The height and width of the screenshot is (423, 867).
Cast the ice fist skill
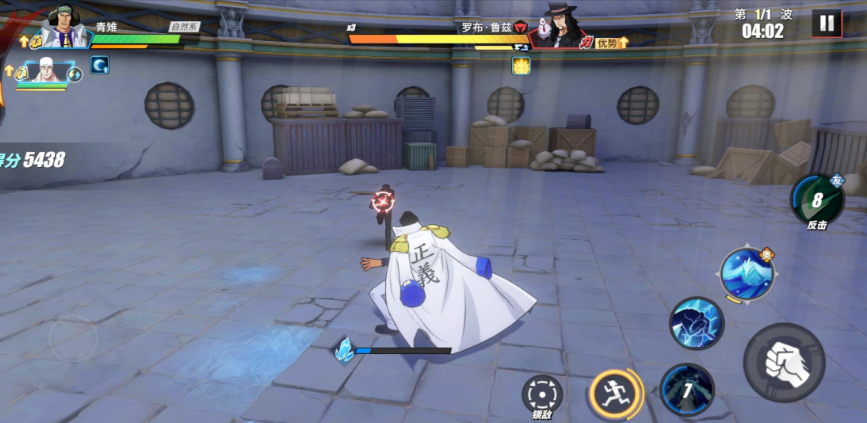696,323
